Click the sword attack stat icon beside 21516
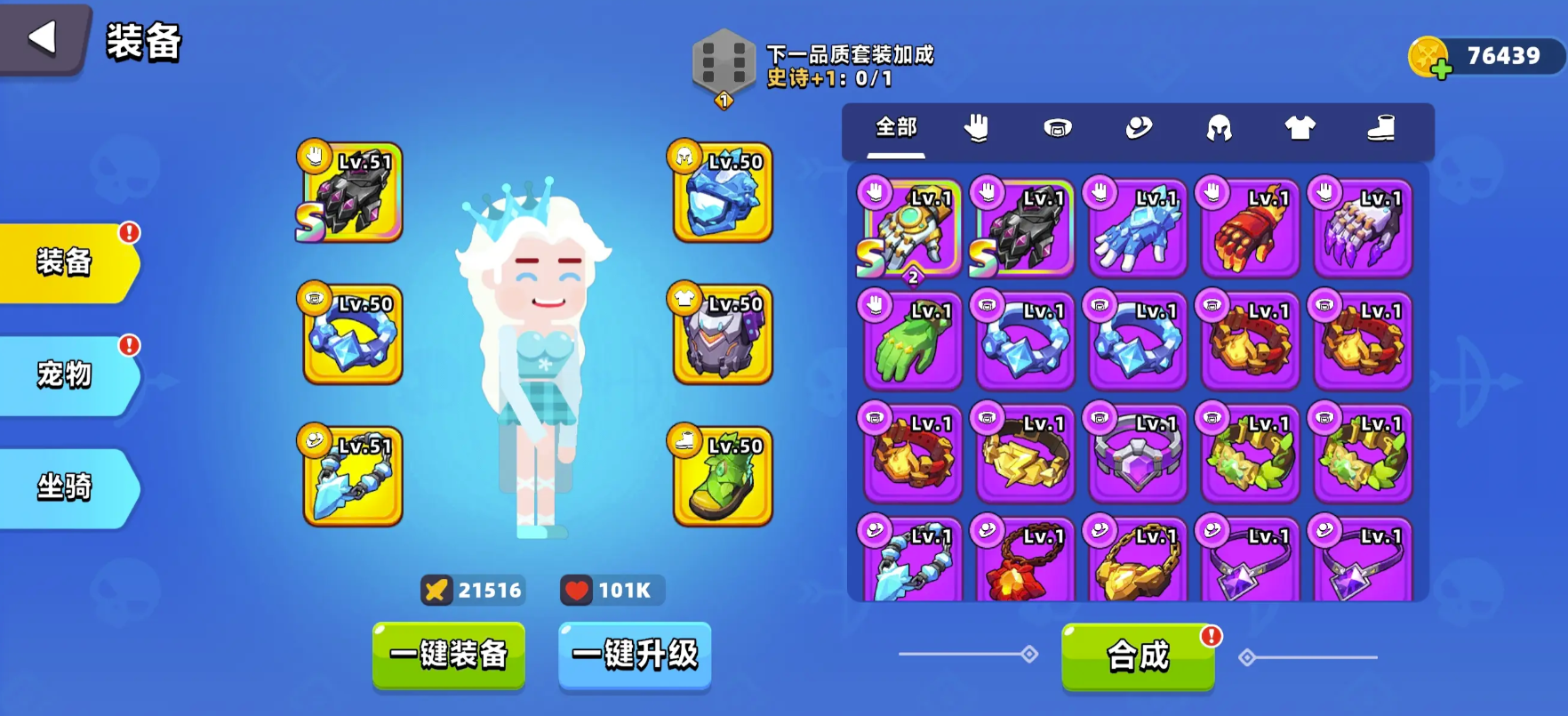Image resolution: width=1568 pixels, height=716 pixels. (x=437, y=589)
